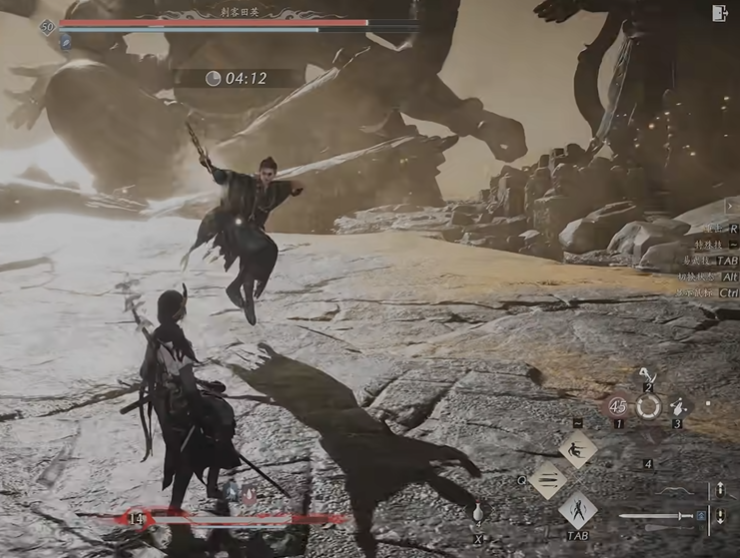Use the triple-slash skill diamond

point(548,480)
